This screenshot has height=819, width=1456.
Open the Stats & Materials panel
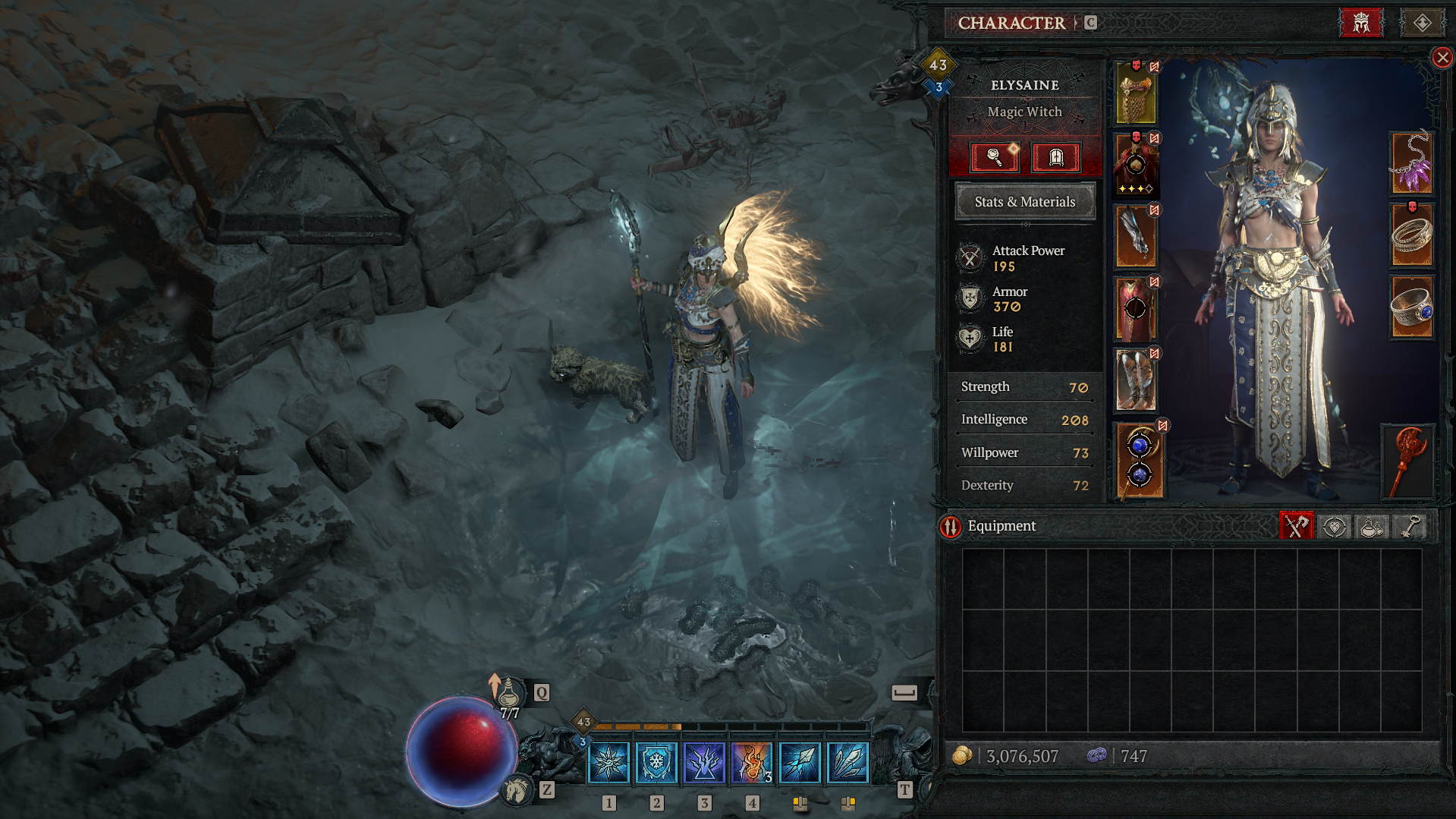(1024, 202)
